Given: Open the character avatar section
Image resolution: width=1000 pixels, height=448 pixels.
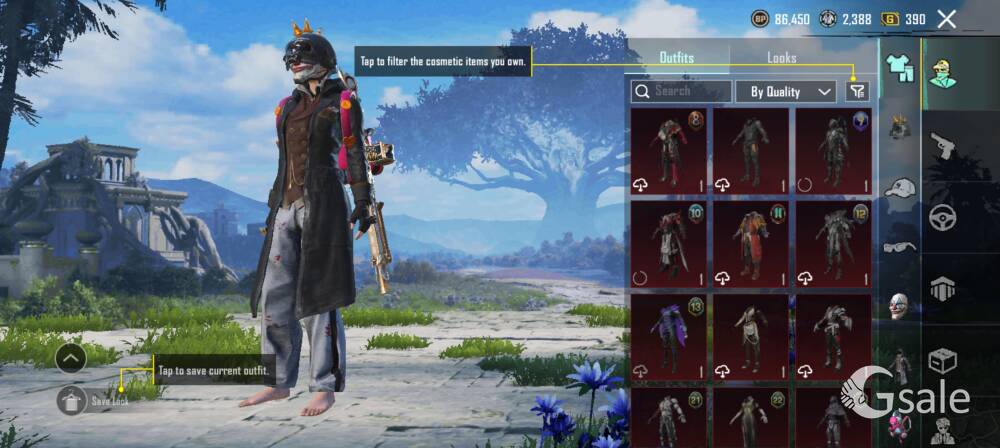Looking at the screenshot, I should (943, 70).
